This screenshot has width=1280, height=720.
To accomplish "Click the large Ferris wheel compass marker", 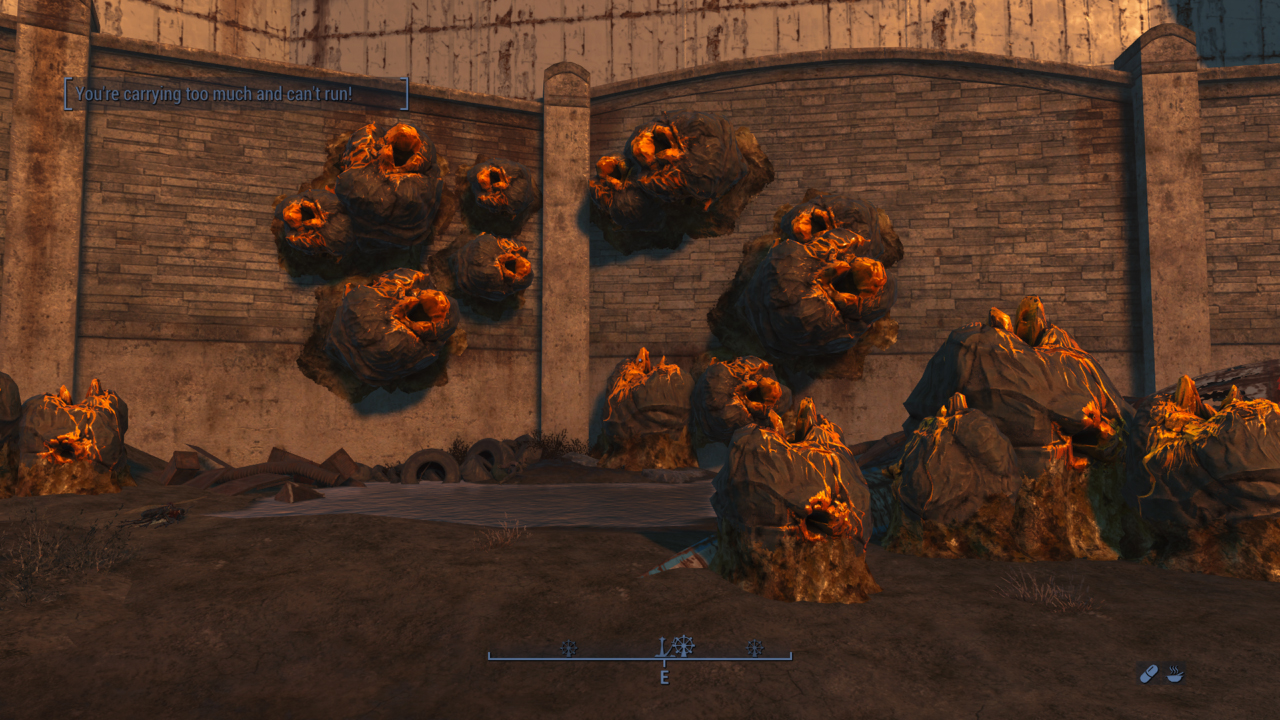I will pos(683,646).
